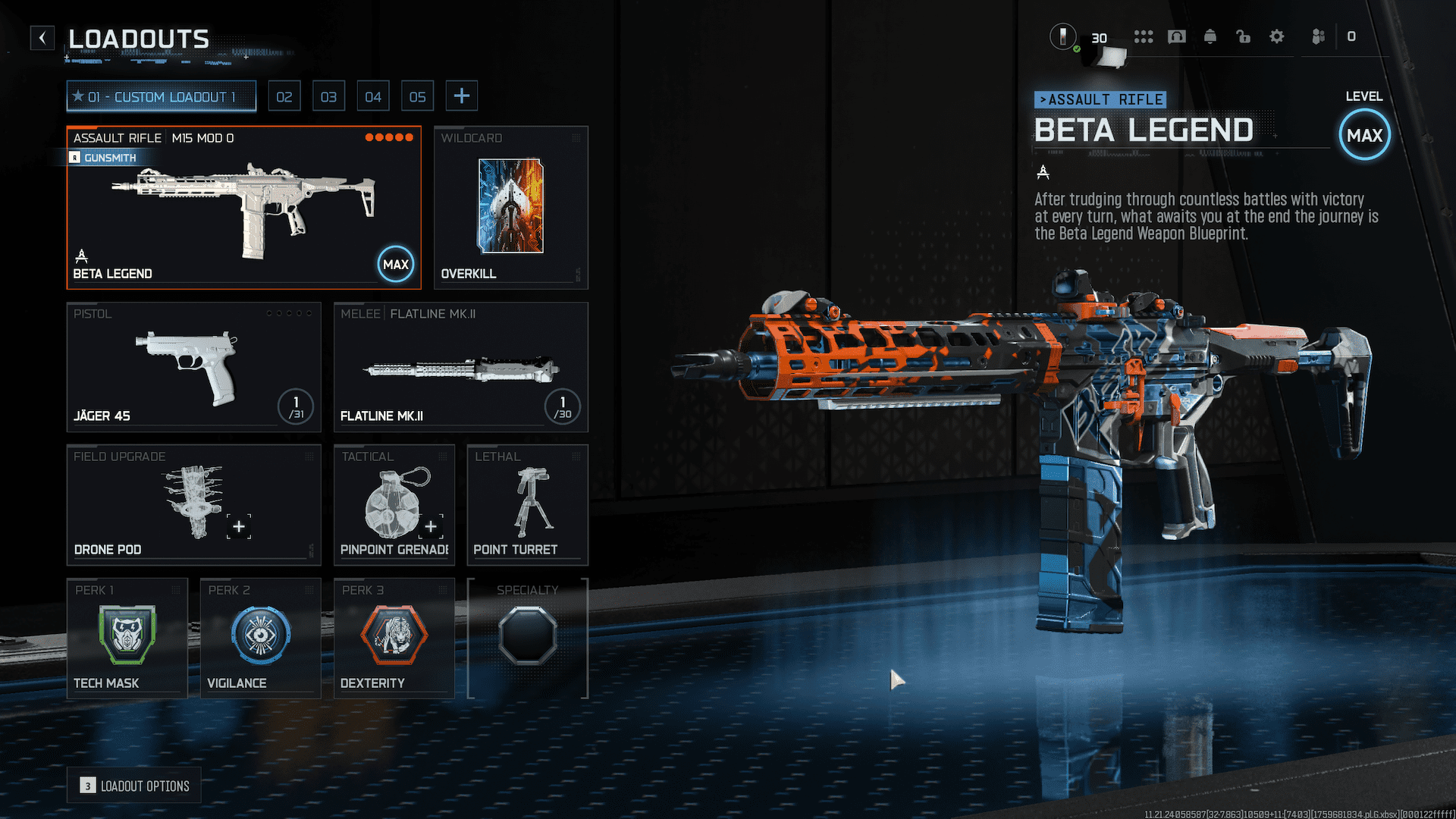The height and width of the screenshot is (819, 1456).
Task: Open Perk 2 Vigilance slot
Action: pyautogui.click(x=260, y=638)
